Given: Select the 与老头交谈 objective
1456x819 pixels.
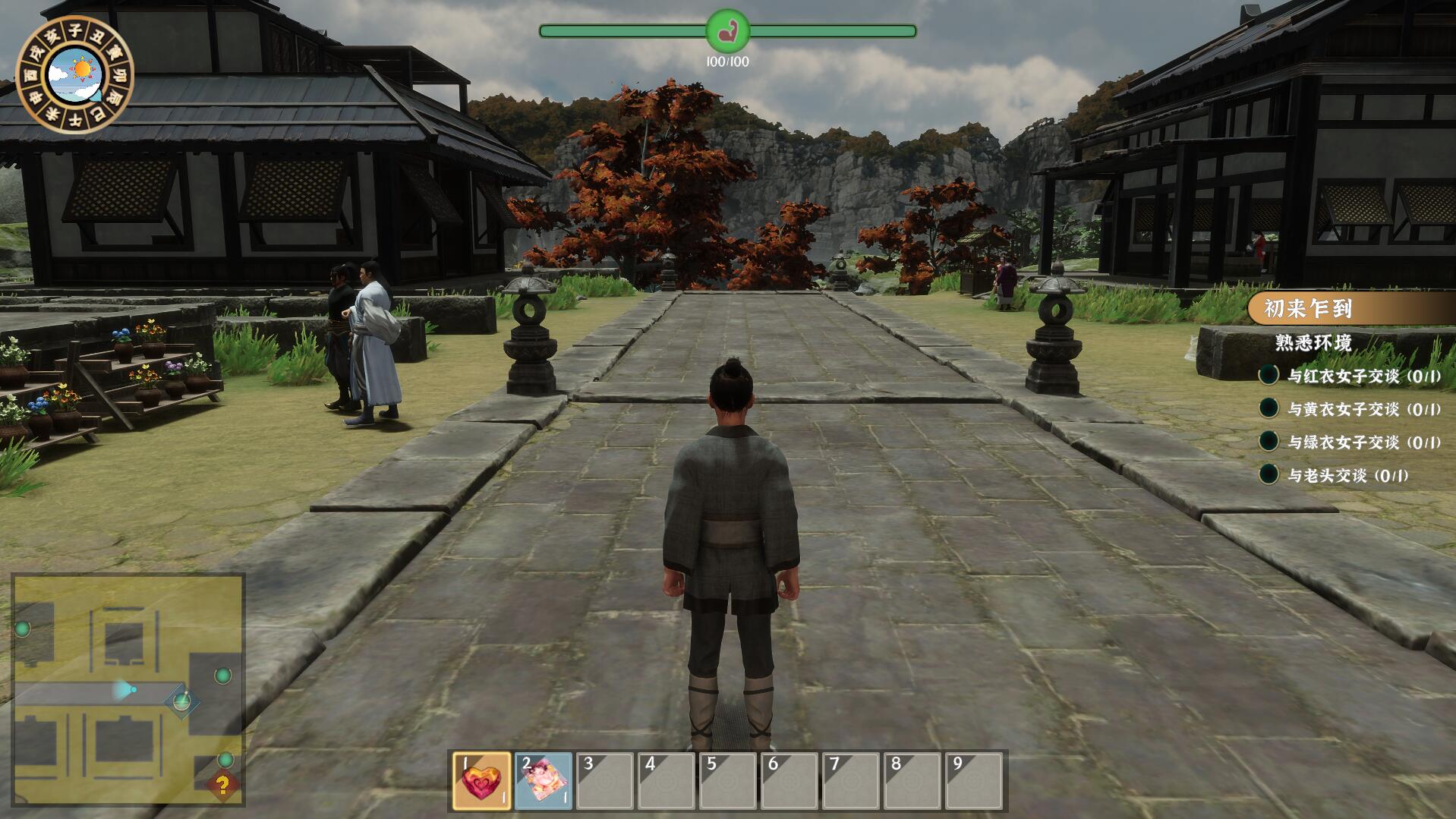Looking at the screenshot, I should pos(1347,476).
